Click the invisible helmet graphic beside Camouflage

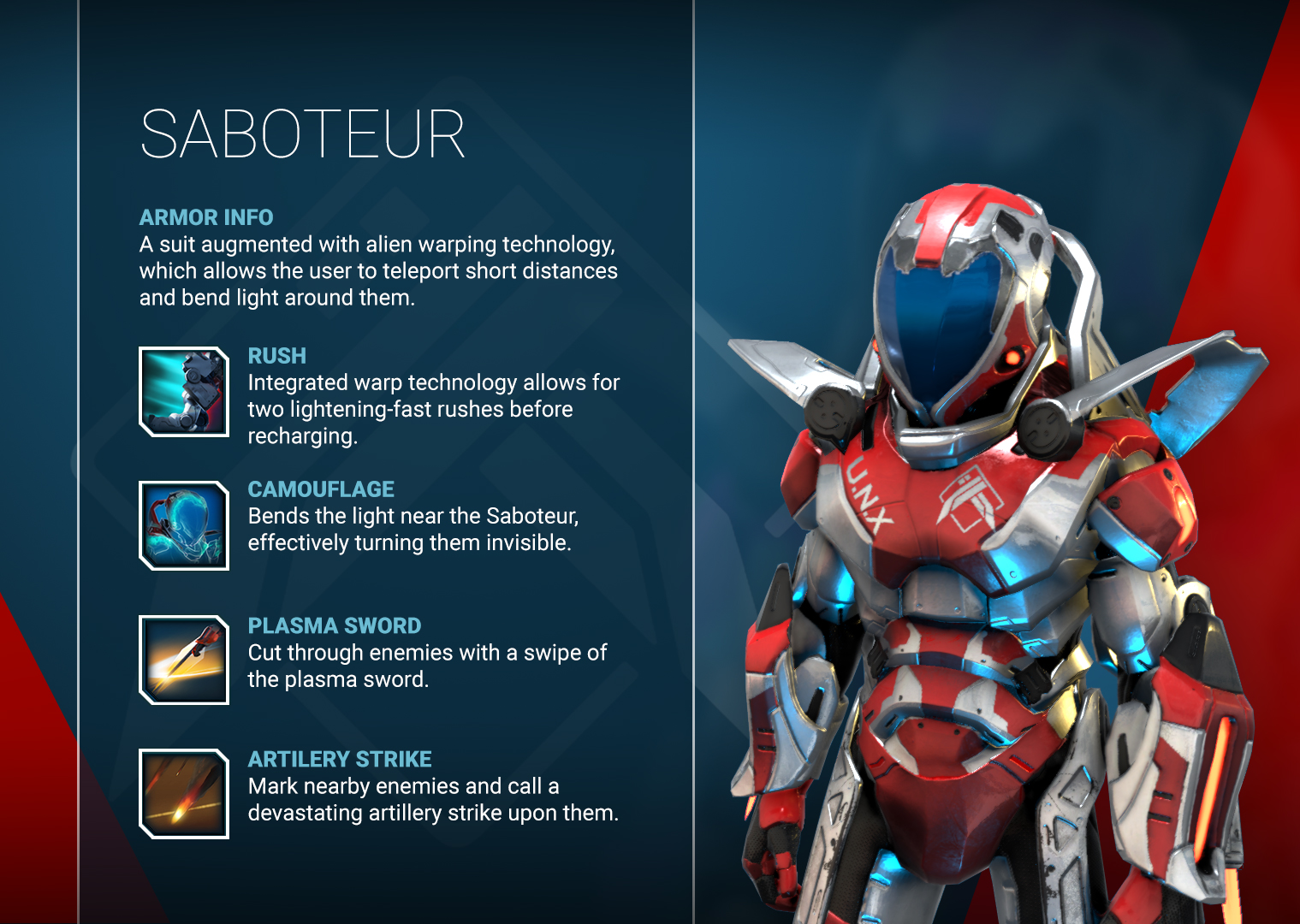(x=183, y=524)
